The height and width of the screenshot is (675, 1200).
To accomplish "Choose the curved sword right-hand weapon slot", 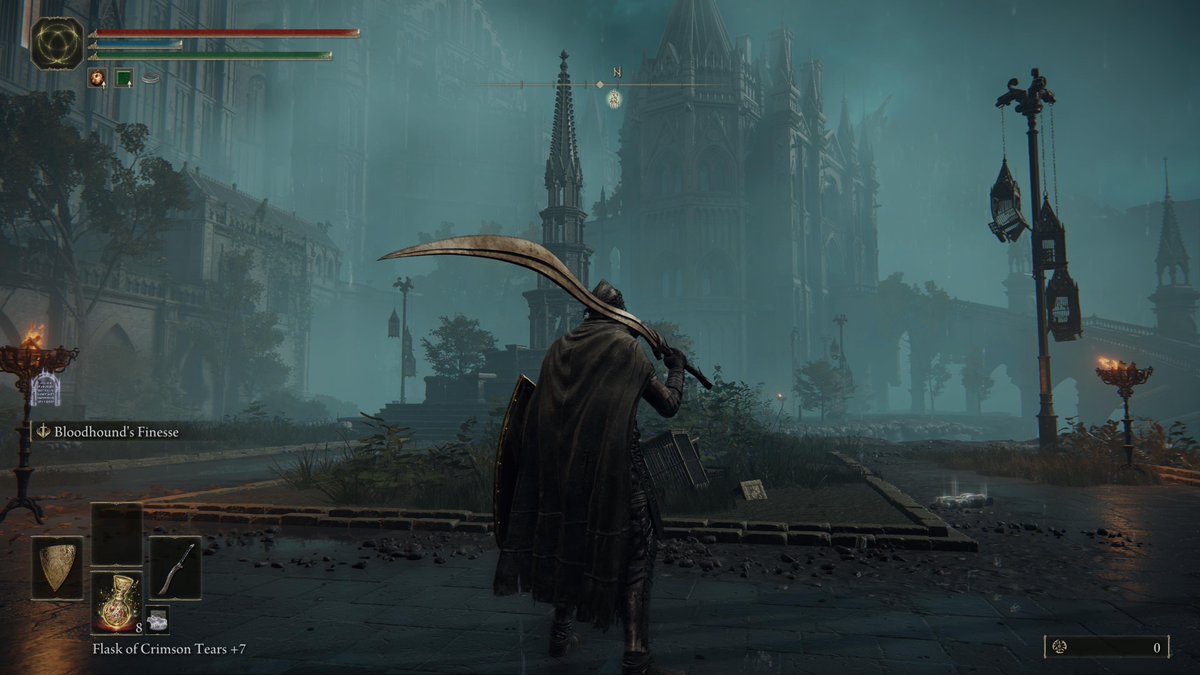I will click(174, 568).
